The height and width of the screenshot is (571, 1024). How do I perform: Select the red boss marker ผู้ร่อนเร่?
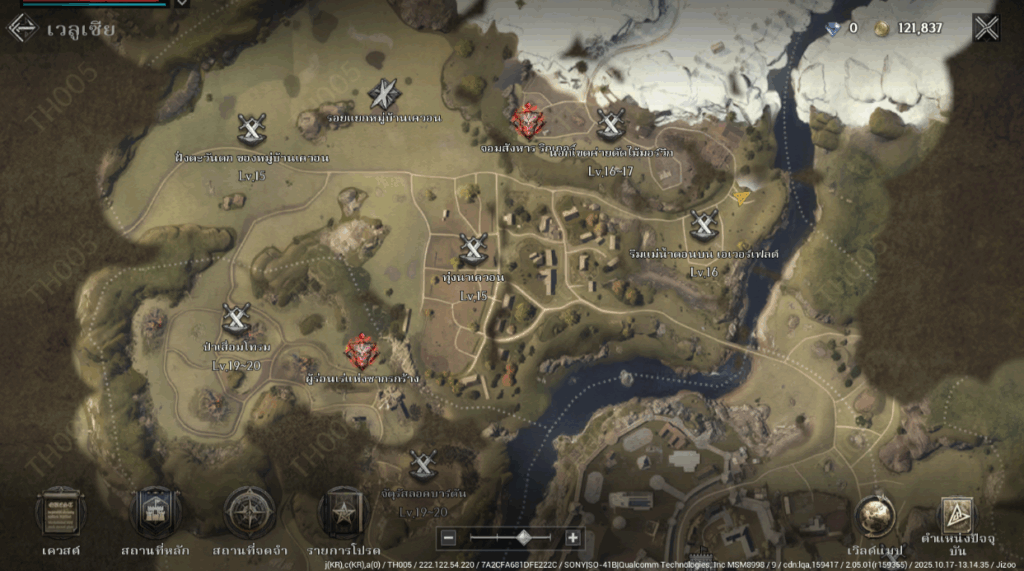(x=360, y=351)
